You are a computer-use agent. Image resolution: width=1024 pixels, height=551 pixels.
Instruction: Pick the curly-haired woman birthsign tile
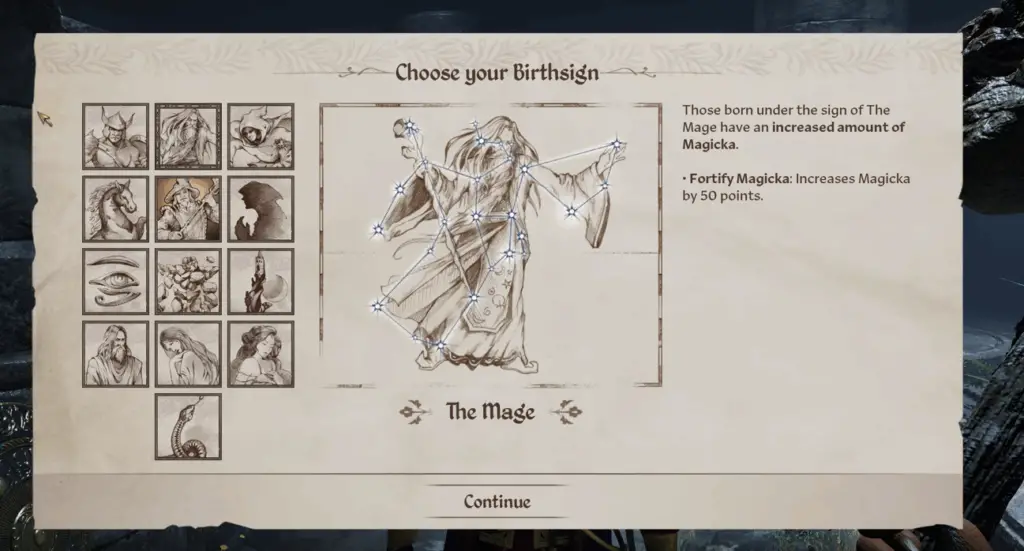click(x=261, y=354)
